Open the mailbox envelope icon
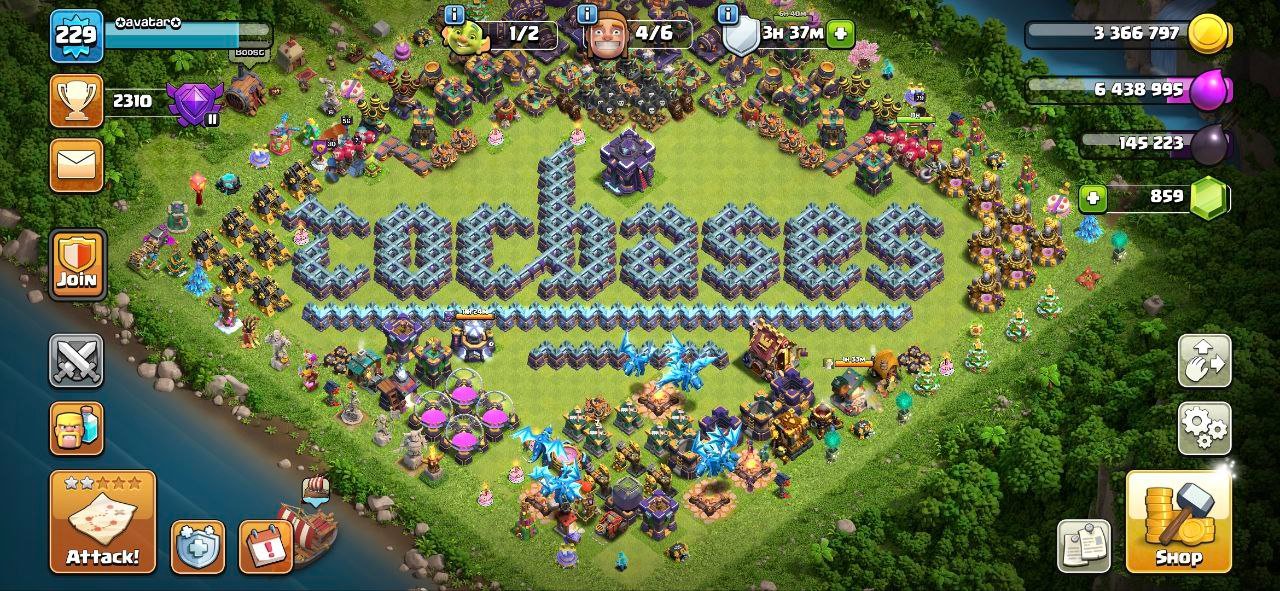The image size is (1280, 591). point(77,164)
